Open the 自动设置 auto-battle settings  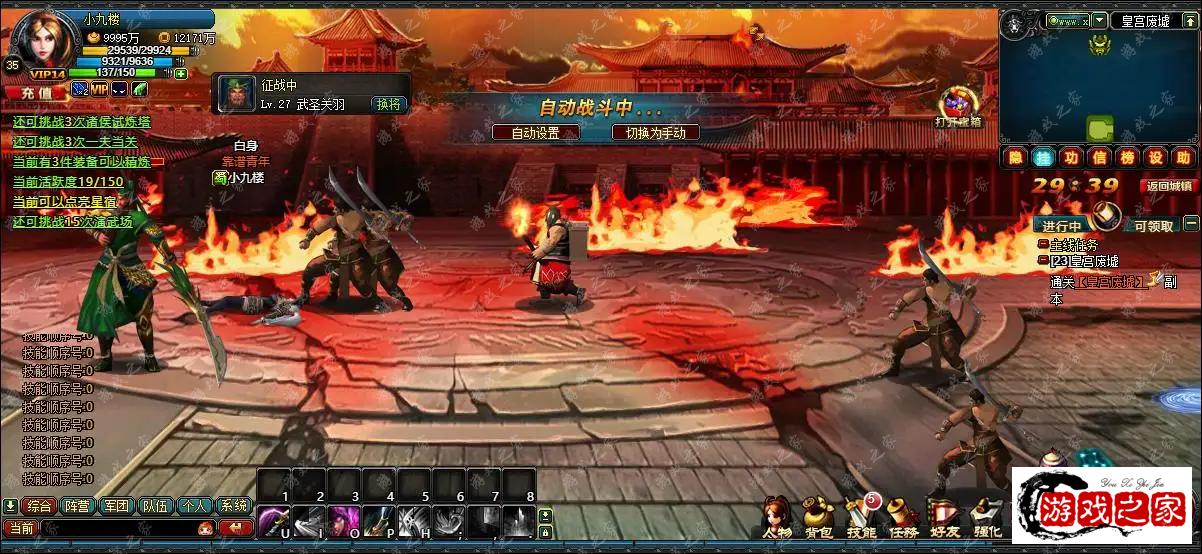coord(535,132)
